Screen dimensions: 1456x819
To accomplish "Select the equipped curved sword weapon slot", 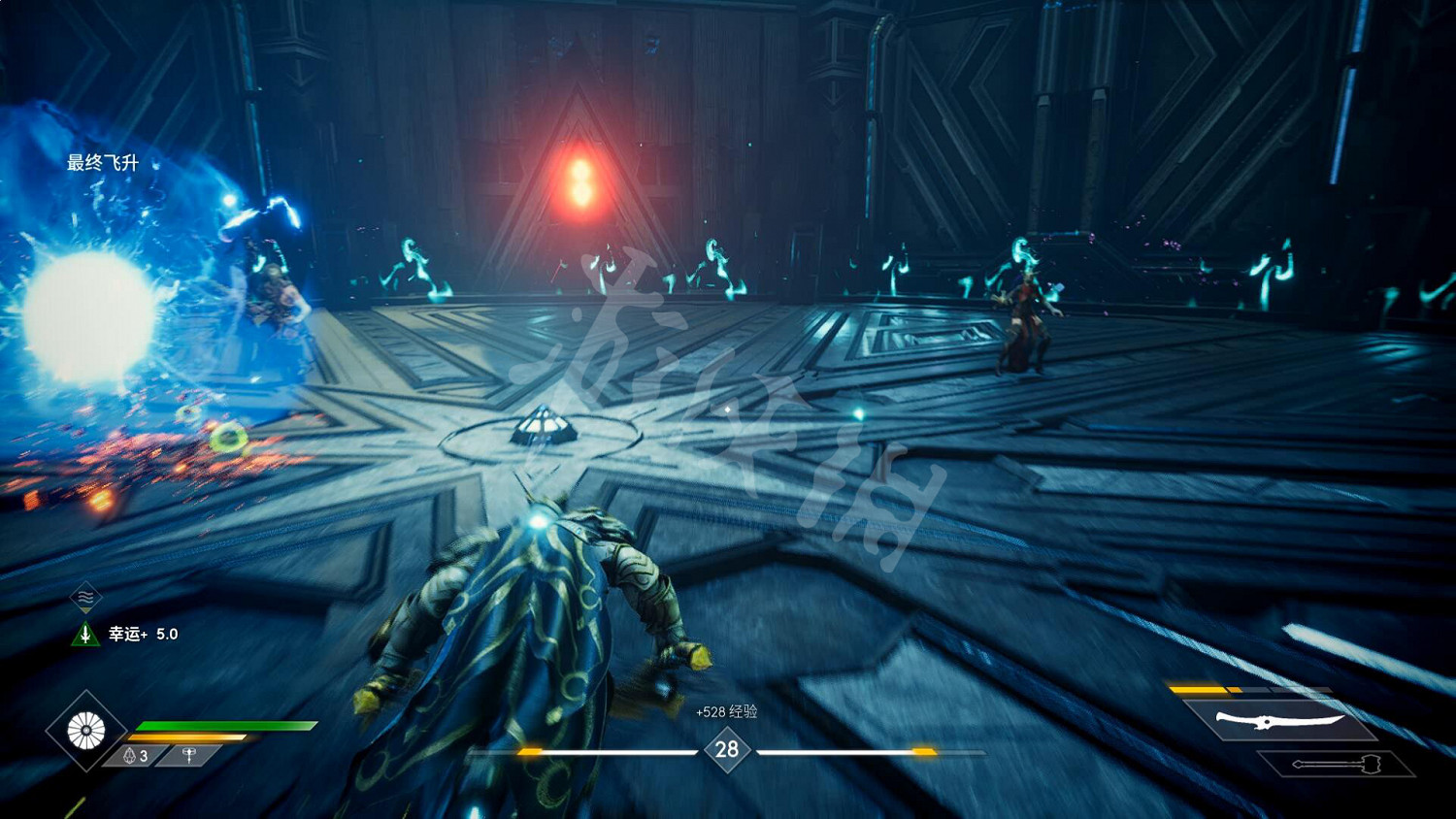I will tap(1279, 720).
